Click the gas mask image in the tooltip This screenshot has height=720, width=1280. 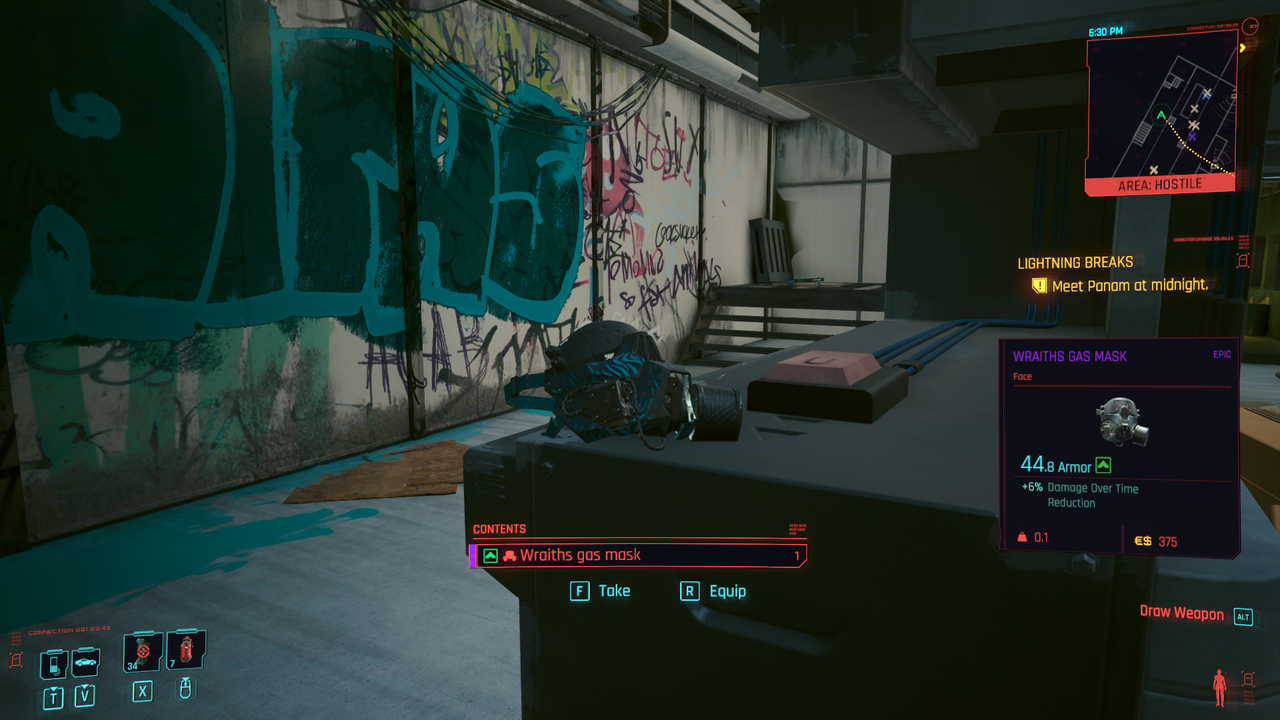(x=1121, y=421)
